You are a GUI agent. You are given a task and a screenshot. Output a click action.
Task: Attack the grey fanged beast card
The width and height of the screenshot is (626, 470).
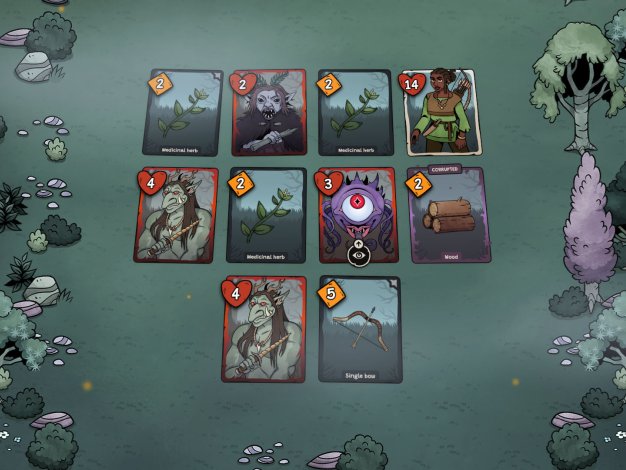[x=268, y=115]
